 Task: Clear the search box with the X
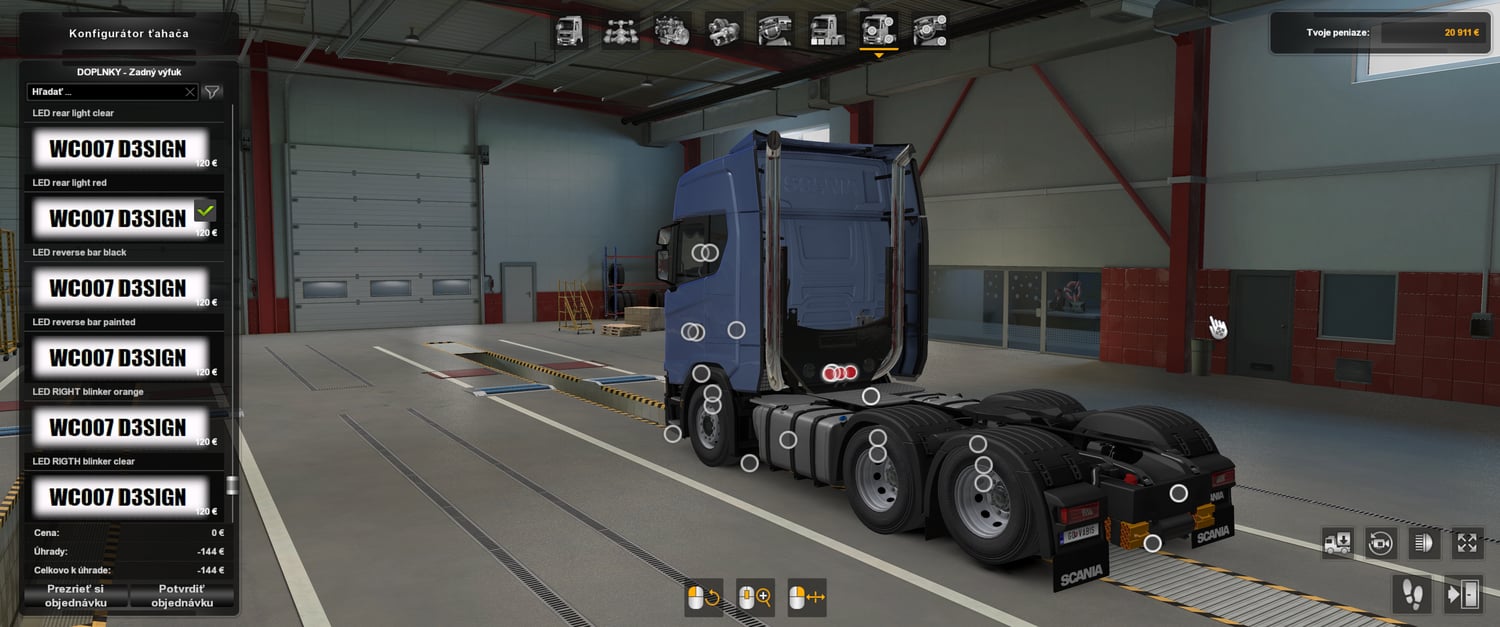tap(190, 92)
